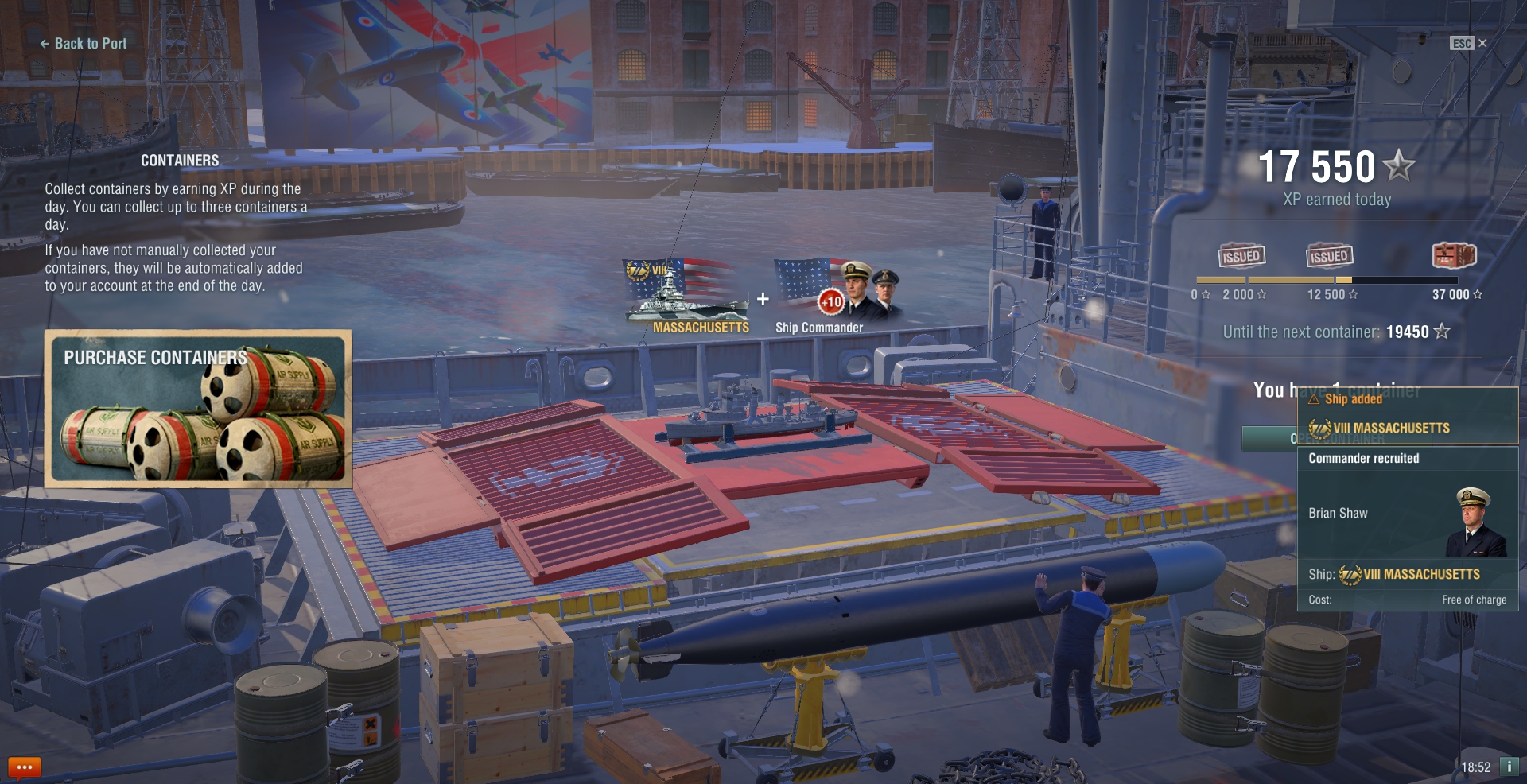
Task: Open the Purchase Containers banner
Action: [x=198, y=408]
